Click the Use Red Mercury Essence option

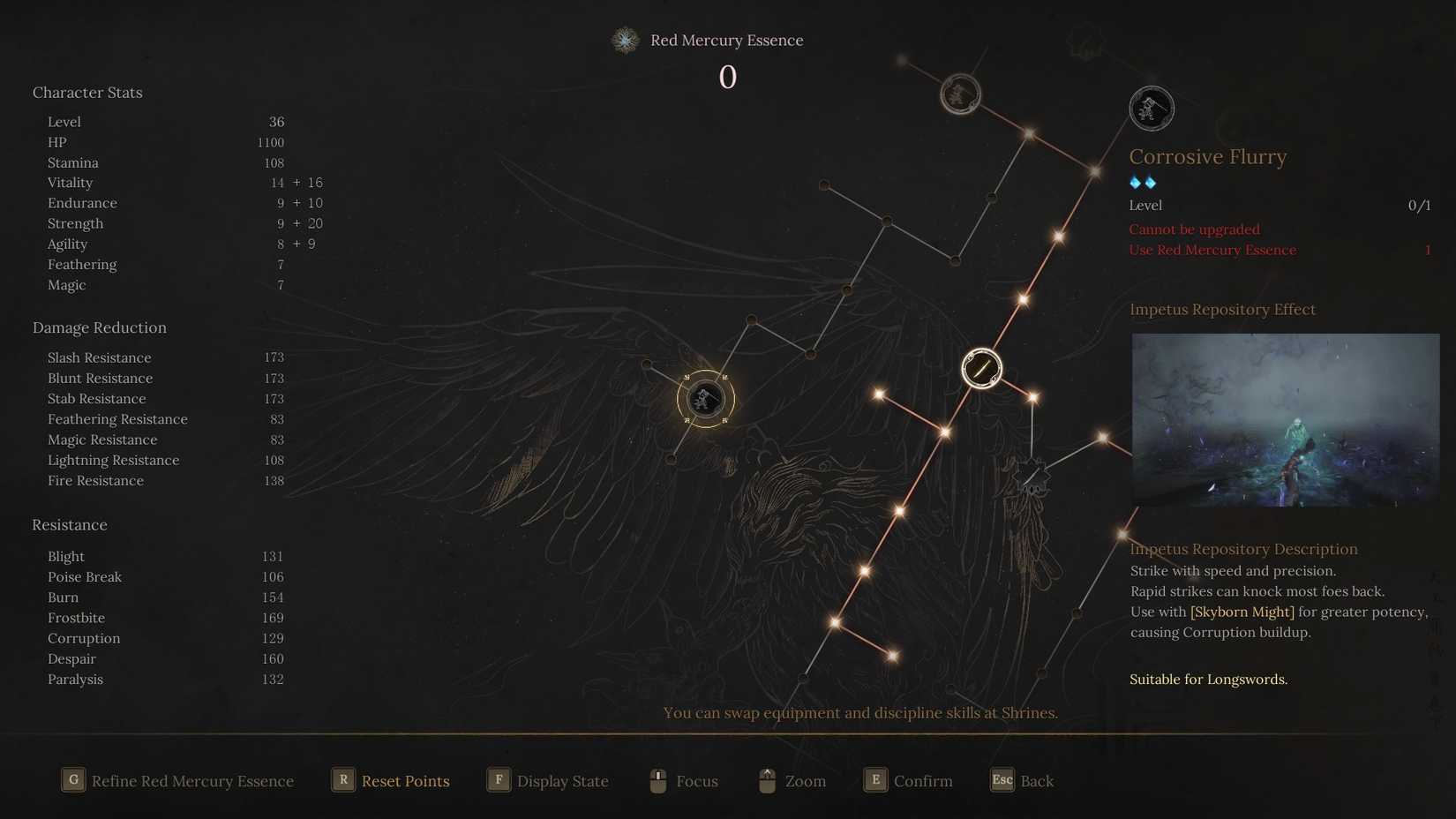[1212, 250]
